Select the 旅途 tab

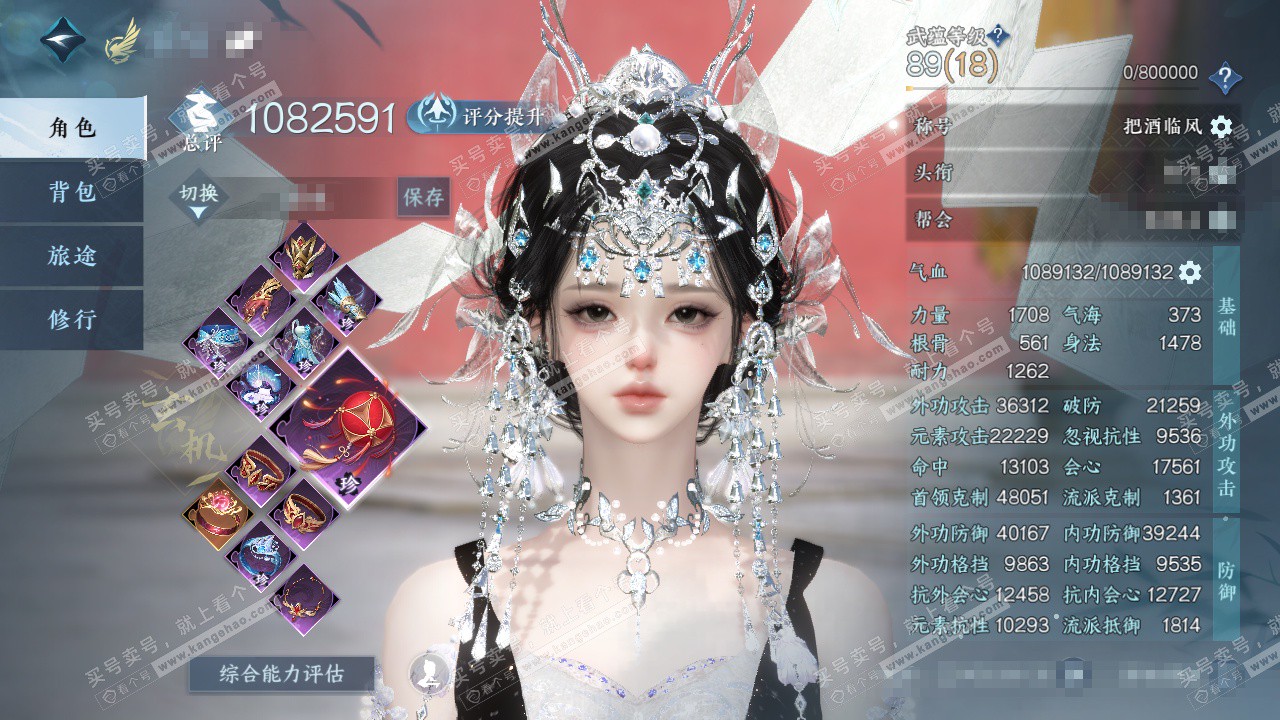click(x=72, y=256)
